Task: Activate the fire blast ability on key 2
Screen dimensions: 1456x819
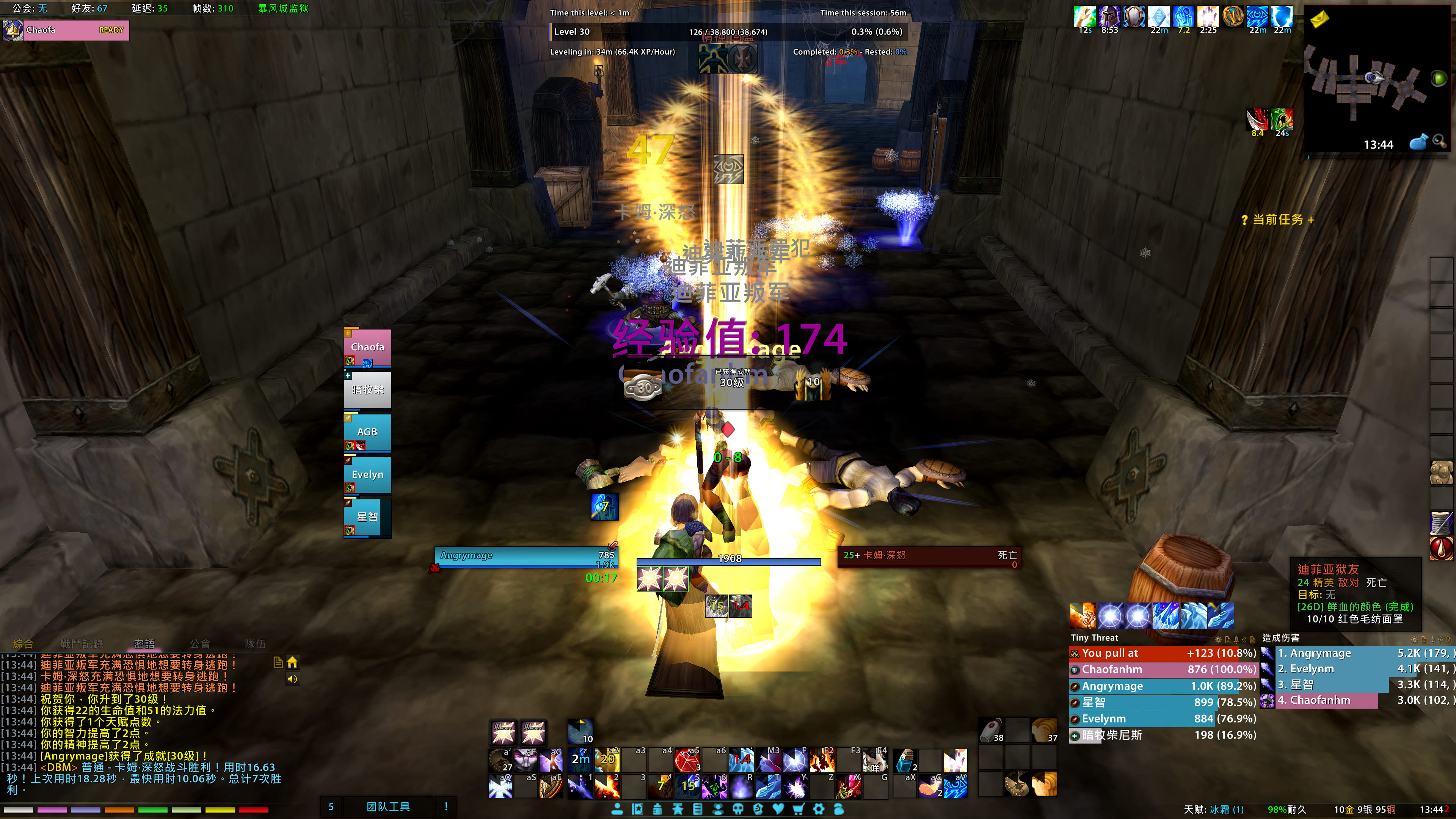Action: pyautogui.click(x=607, y=786)
